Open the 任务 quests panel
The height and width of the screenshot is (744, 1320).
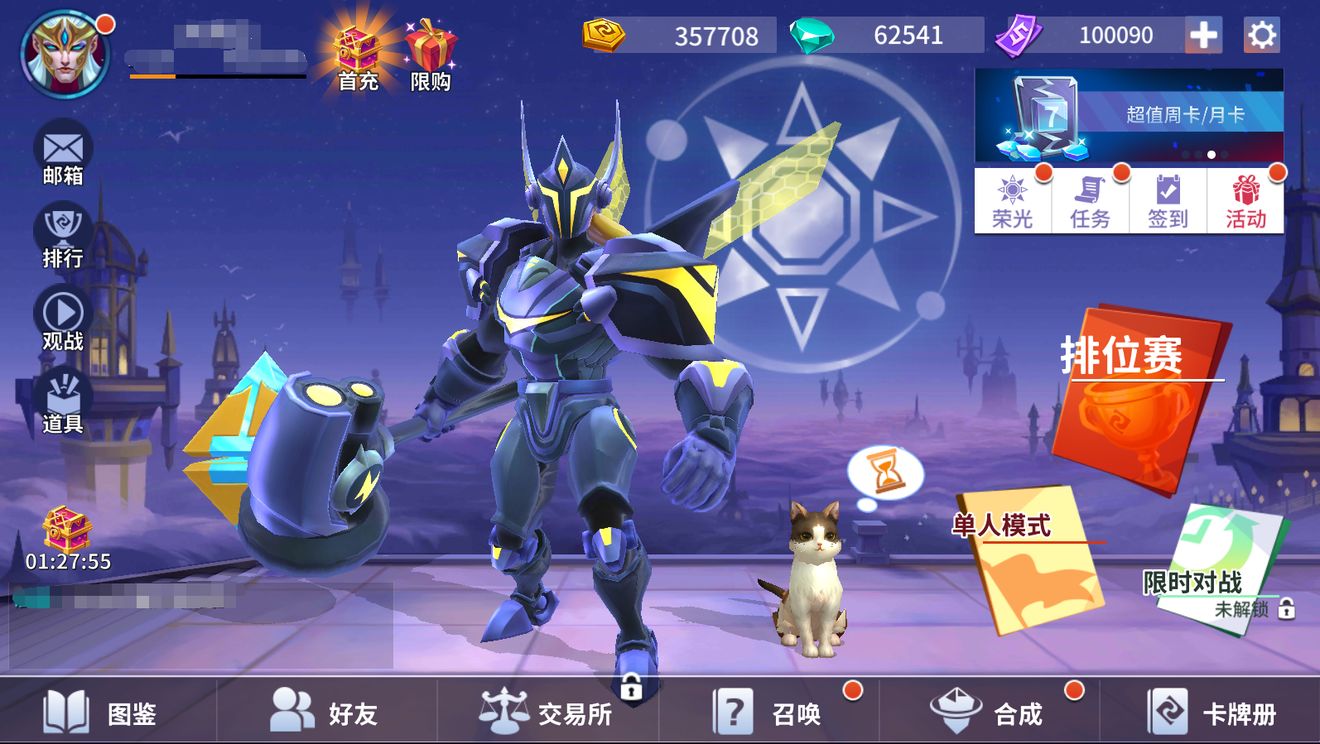tap(1090, 201)
